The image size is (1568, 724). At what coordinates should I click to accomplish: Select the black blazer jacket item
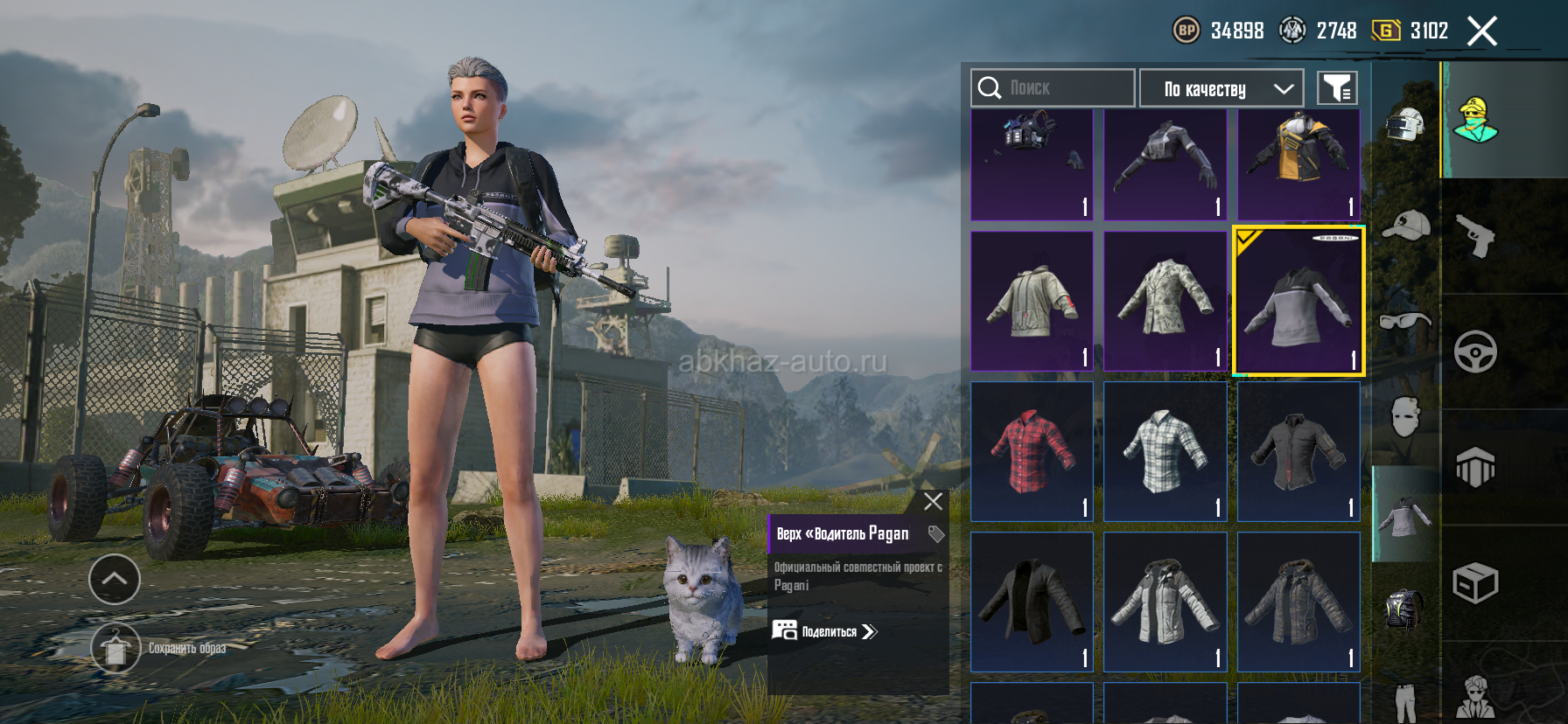pos(1032,602)
